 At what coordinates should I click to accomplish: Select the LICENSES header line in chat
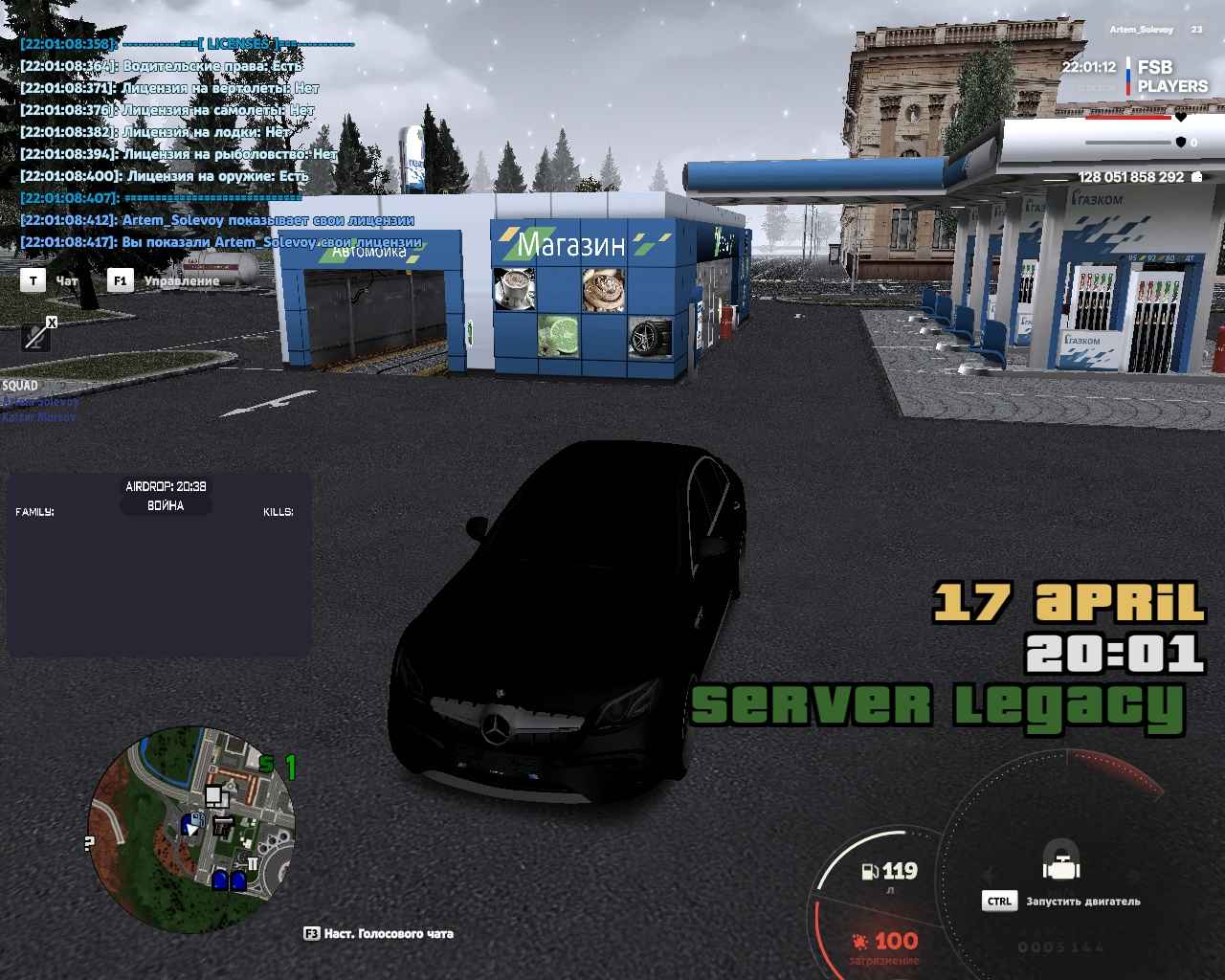(237, 44)
